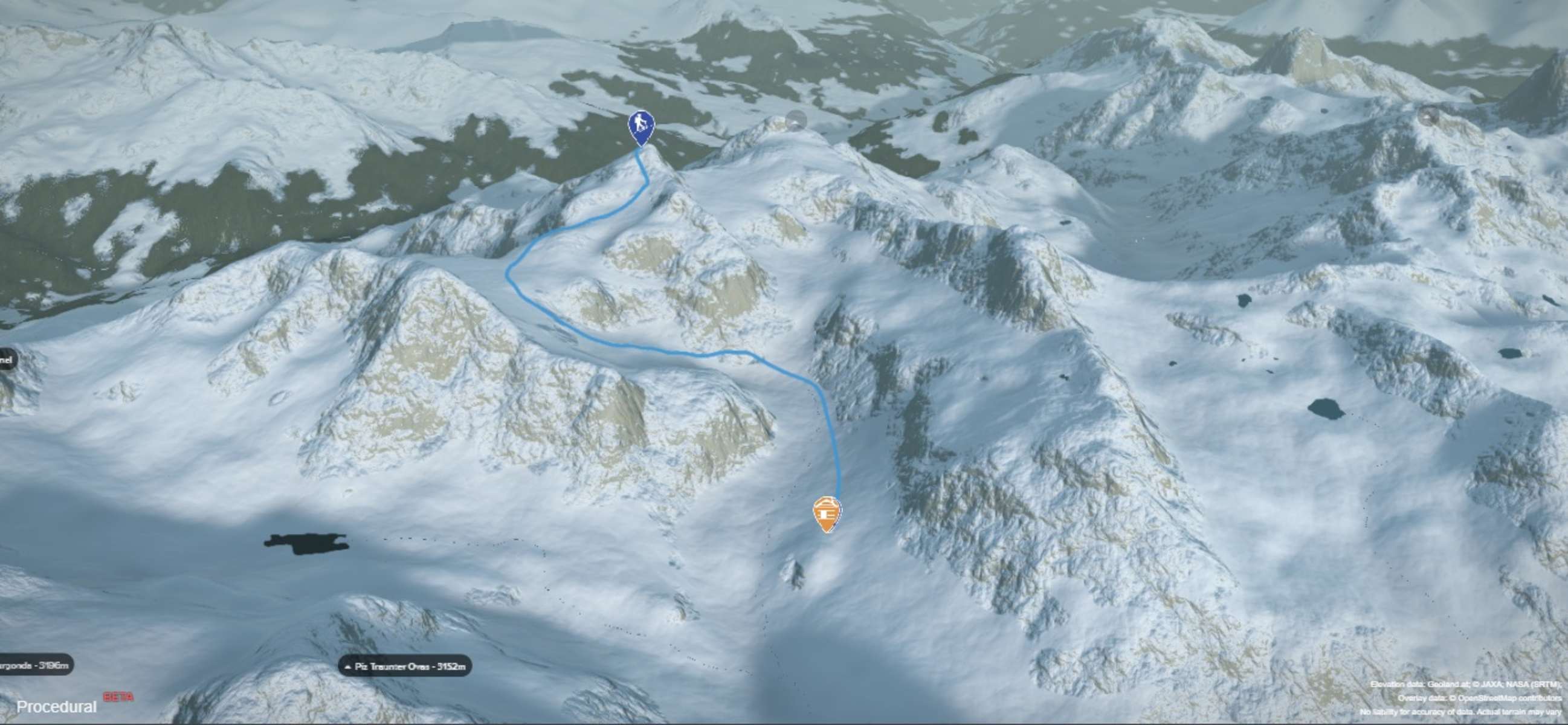
Task: Click the blue ski touring map marker
Action: click(641, 127)
